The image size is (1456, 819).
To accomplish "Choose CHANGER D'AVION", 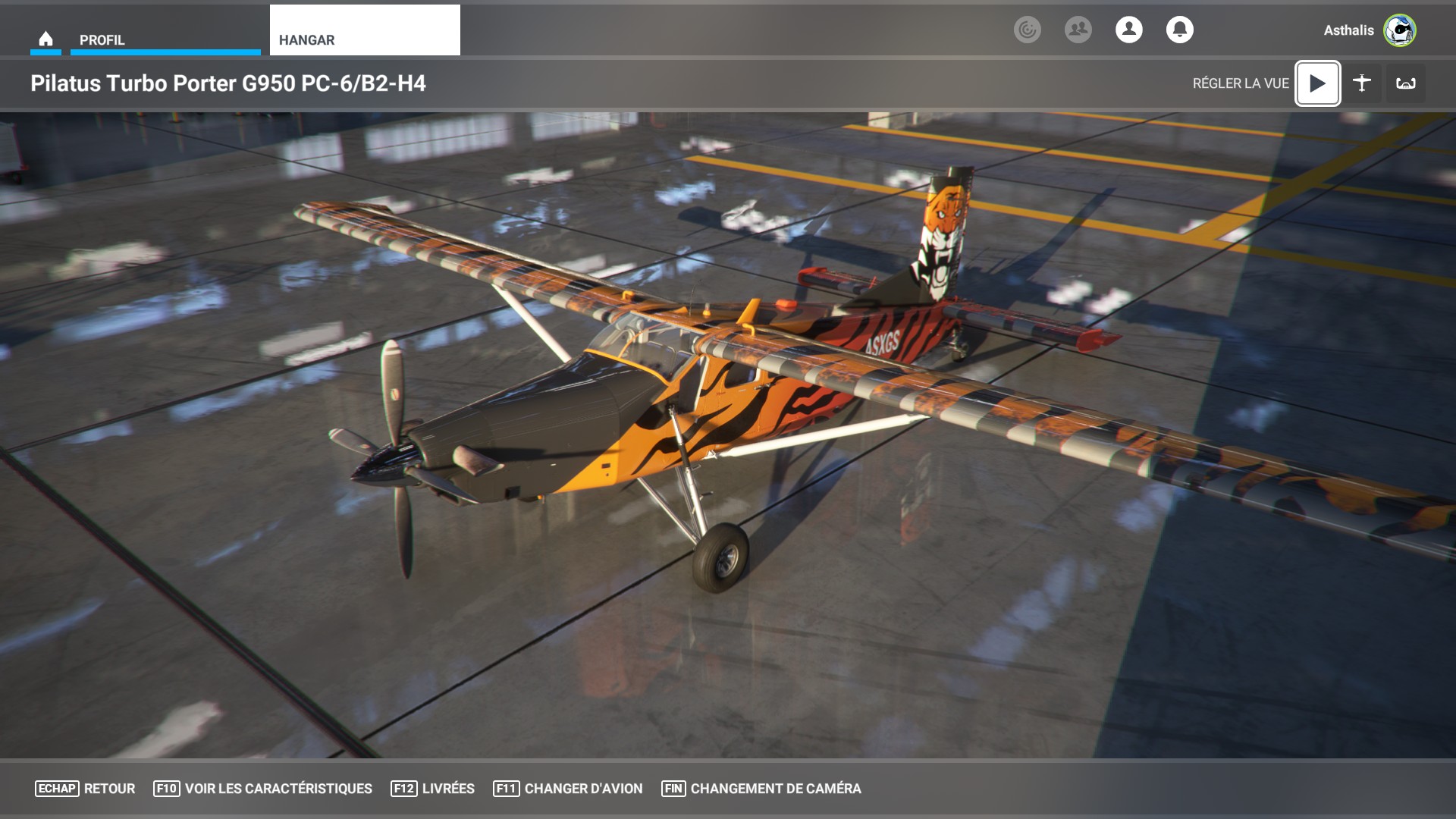I will pyautogui.click(x=568, y=789).
